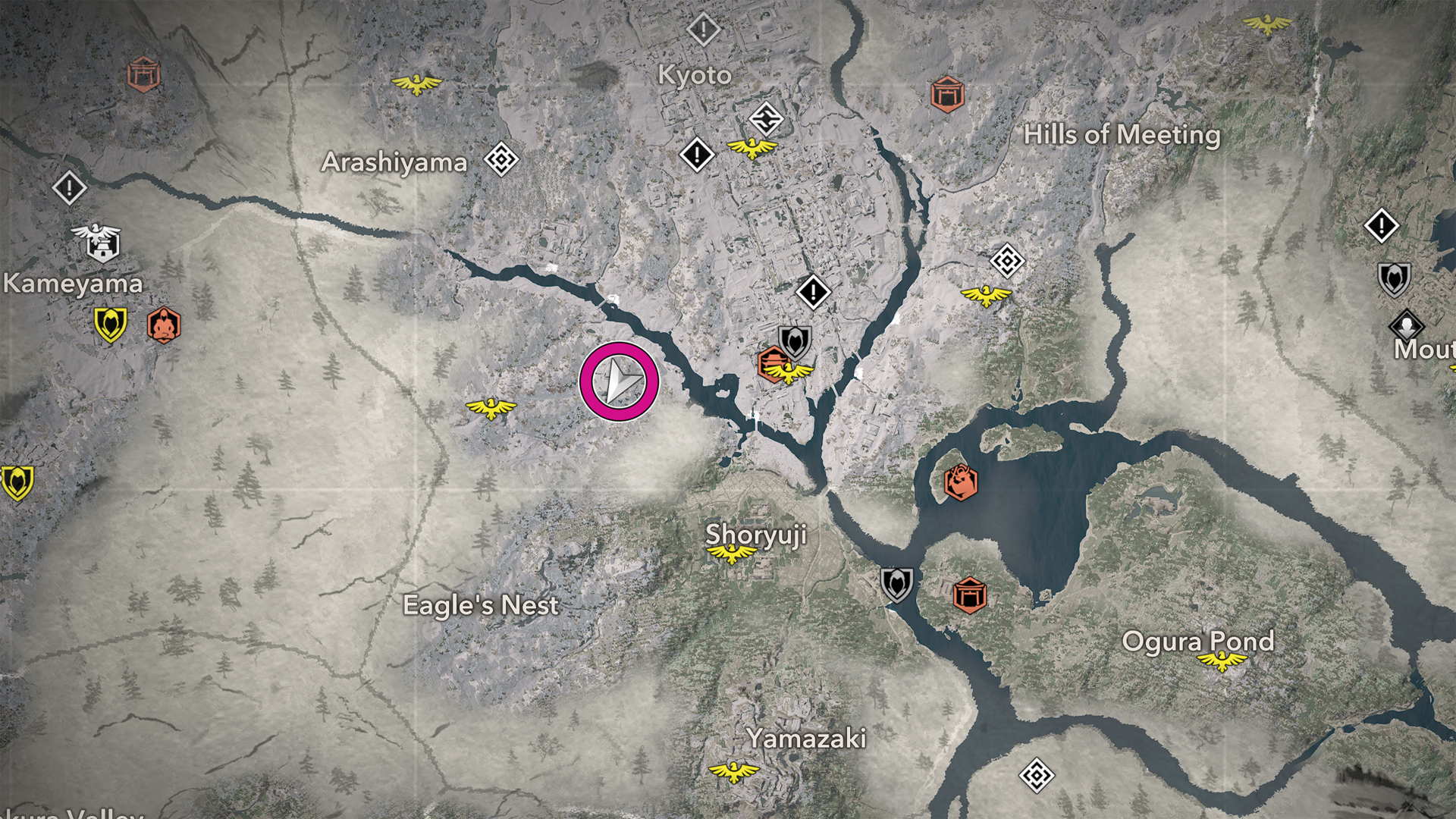Choose the yellow eagle southwest of the player marker

pos(491,409)
